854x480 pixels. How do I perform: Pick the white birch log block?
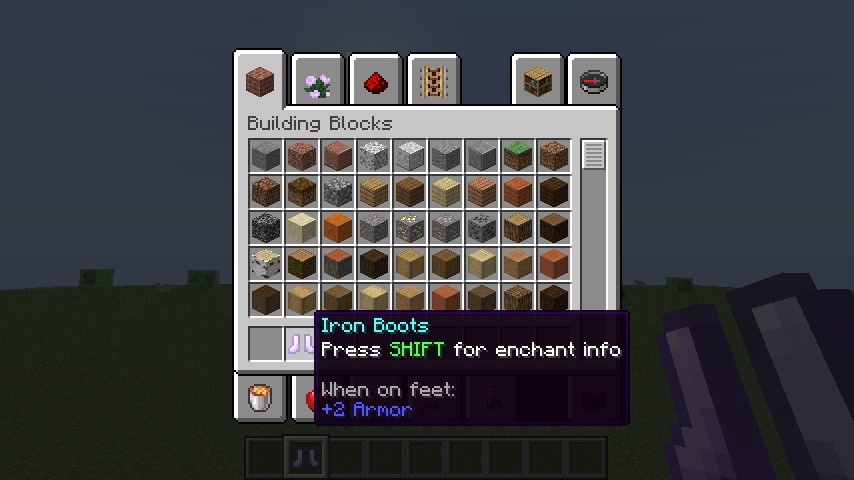[x=265, y=264]
